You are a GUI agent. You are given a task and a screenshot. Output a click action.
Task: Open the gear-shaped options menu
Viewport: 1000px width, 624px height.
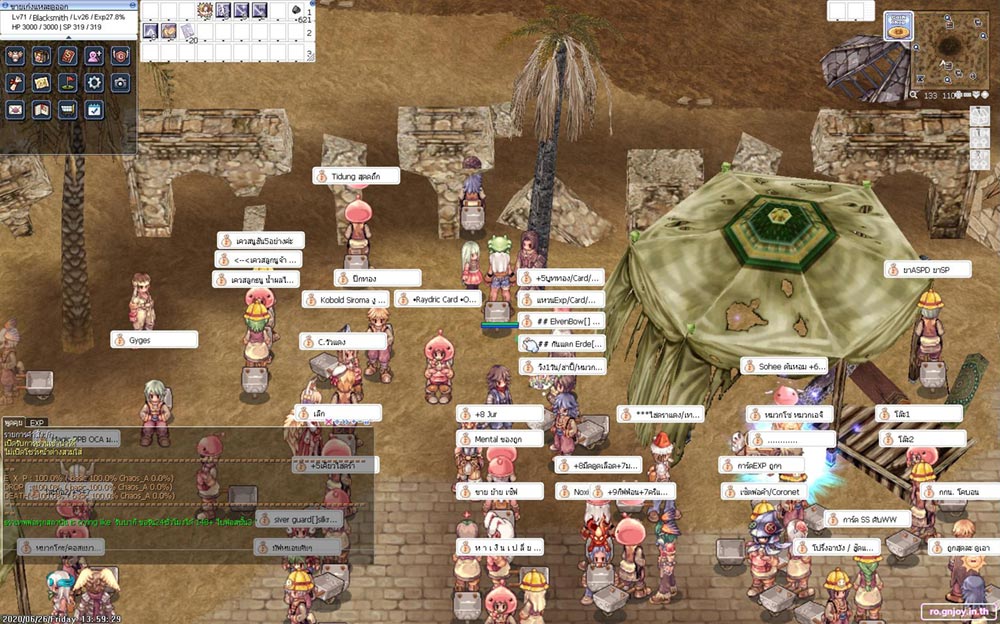click(x=94, y=83)
